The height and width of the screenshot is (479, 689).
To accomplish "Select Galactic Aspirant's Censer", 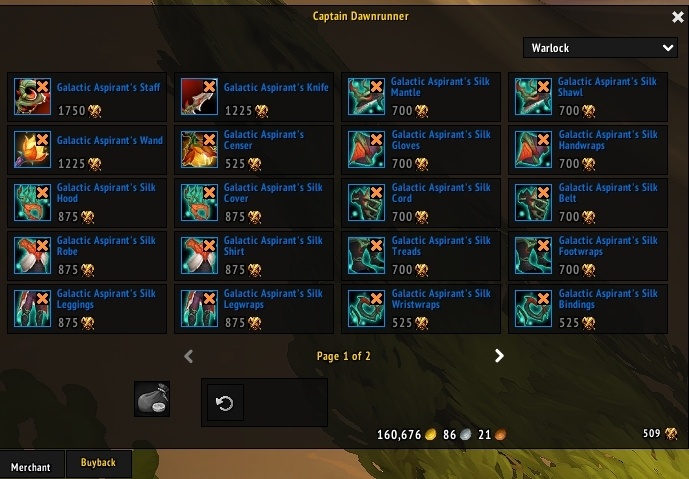I will (199, 149).
